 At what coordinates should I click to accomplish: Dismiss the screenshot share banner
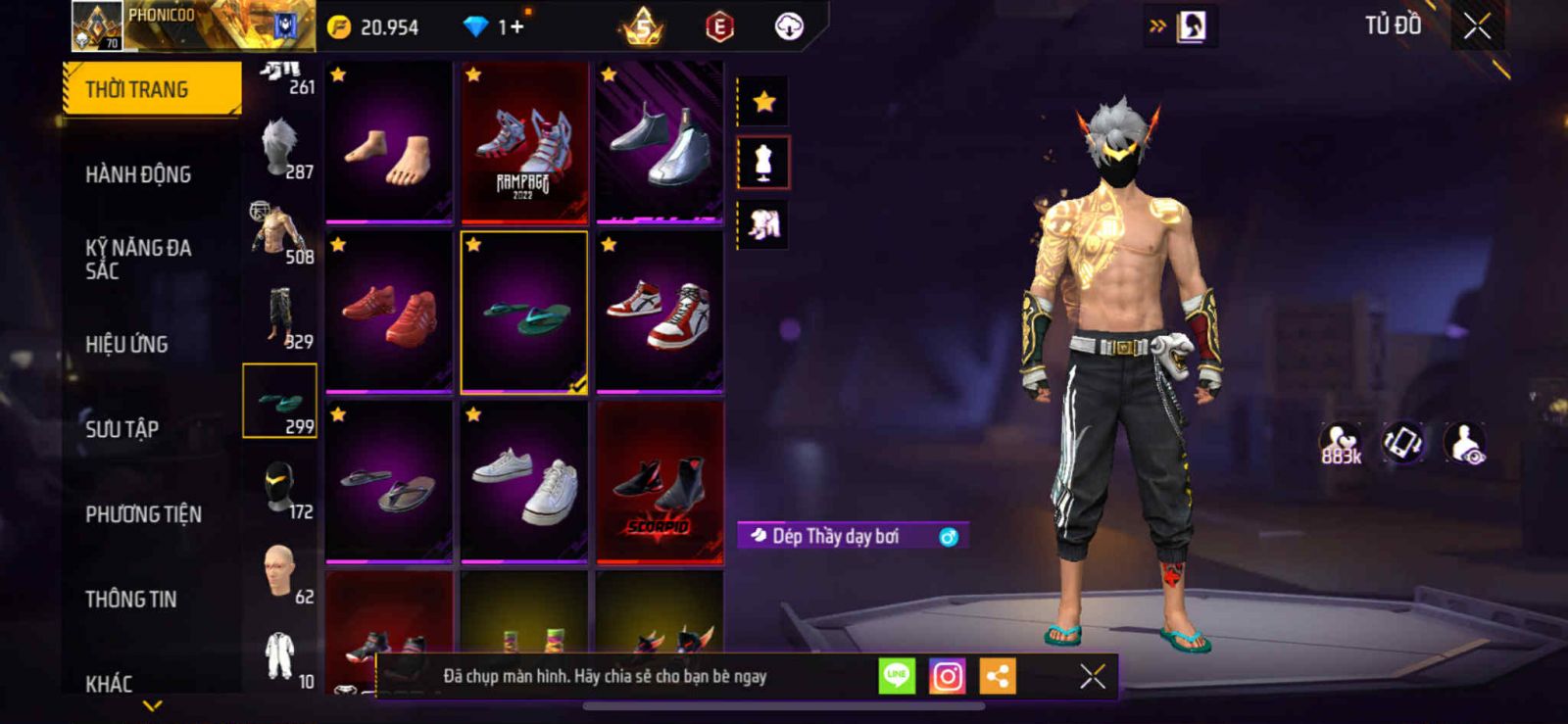coord(1092,676)
